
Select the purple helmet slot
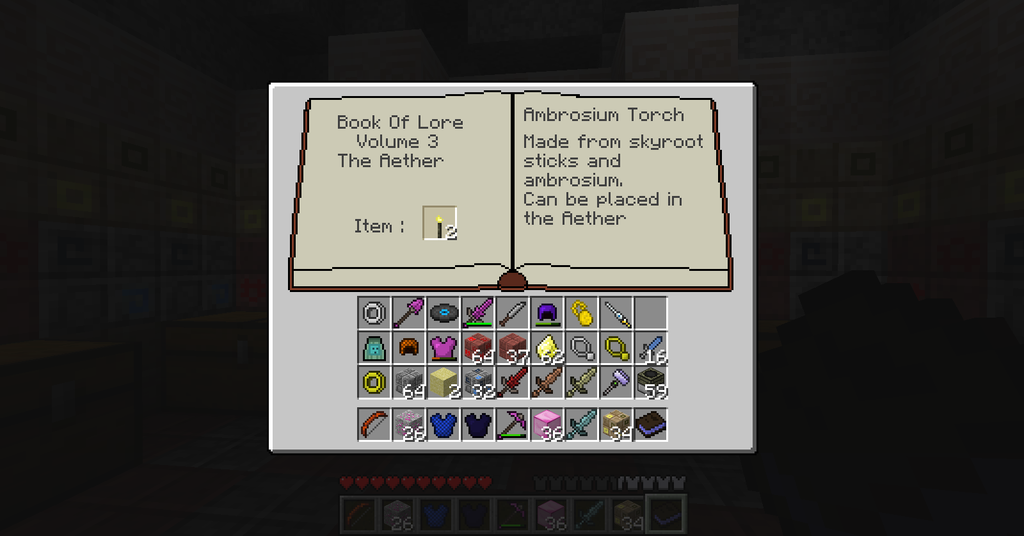pyautogui.click(x=547, y=314)
